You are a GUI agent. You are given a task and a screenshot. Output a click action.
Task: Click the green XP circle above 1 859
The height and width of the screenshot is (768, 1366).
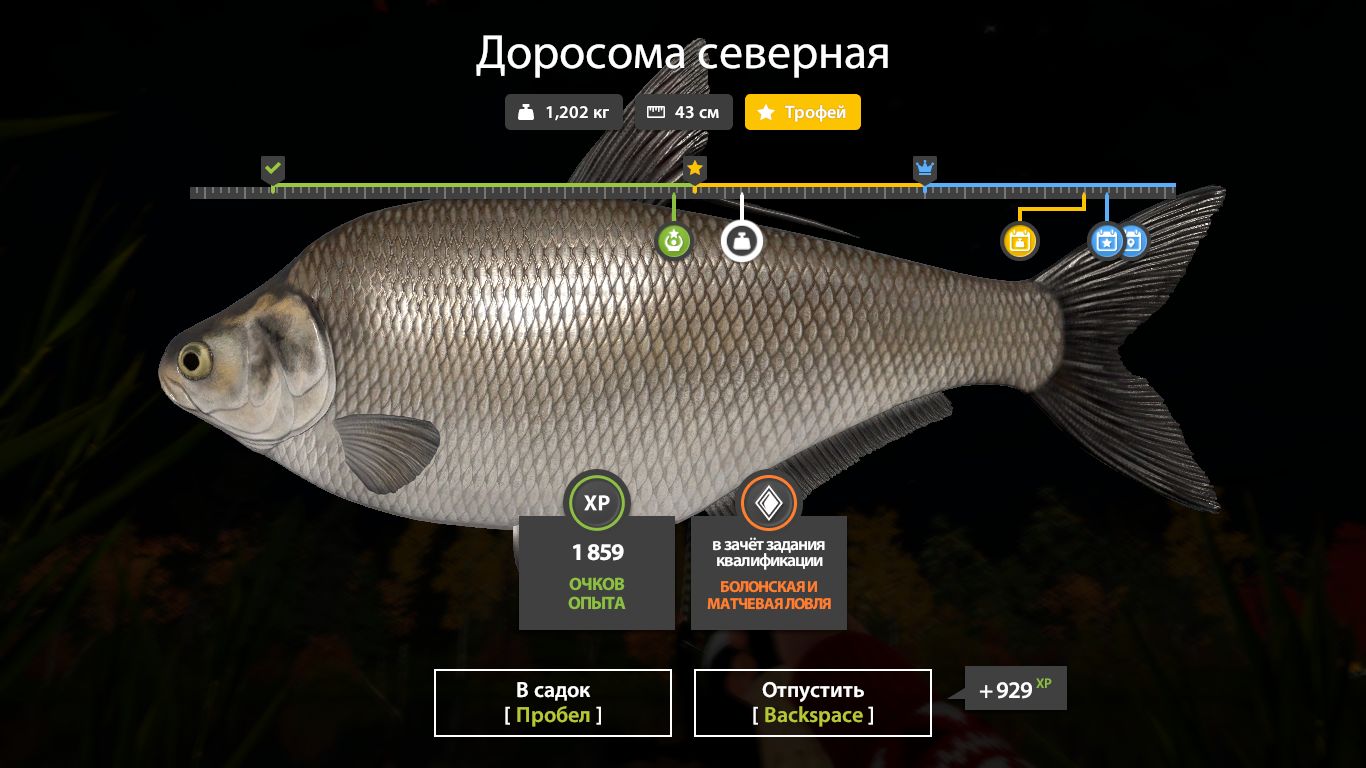(597, 503)
